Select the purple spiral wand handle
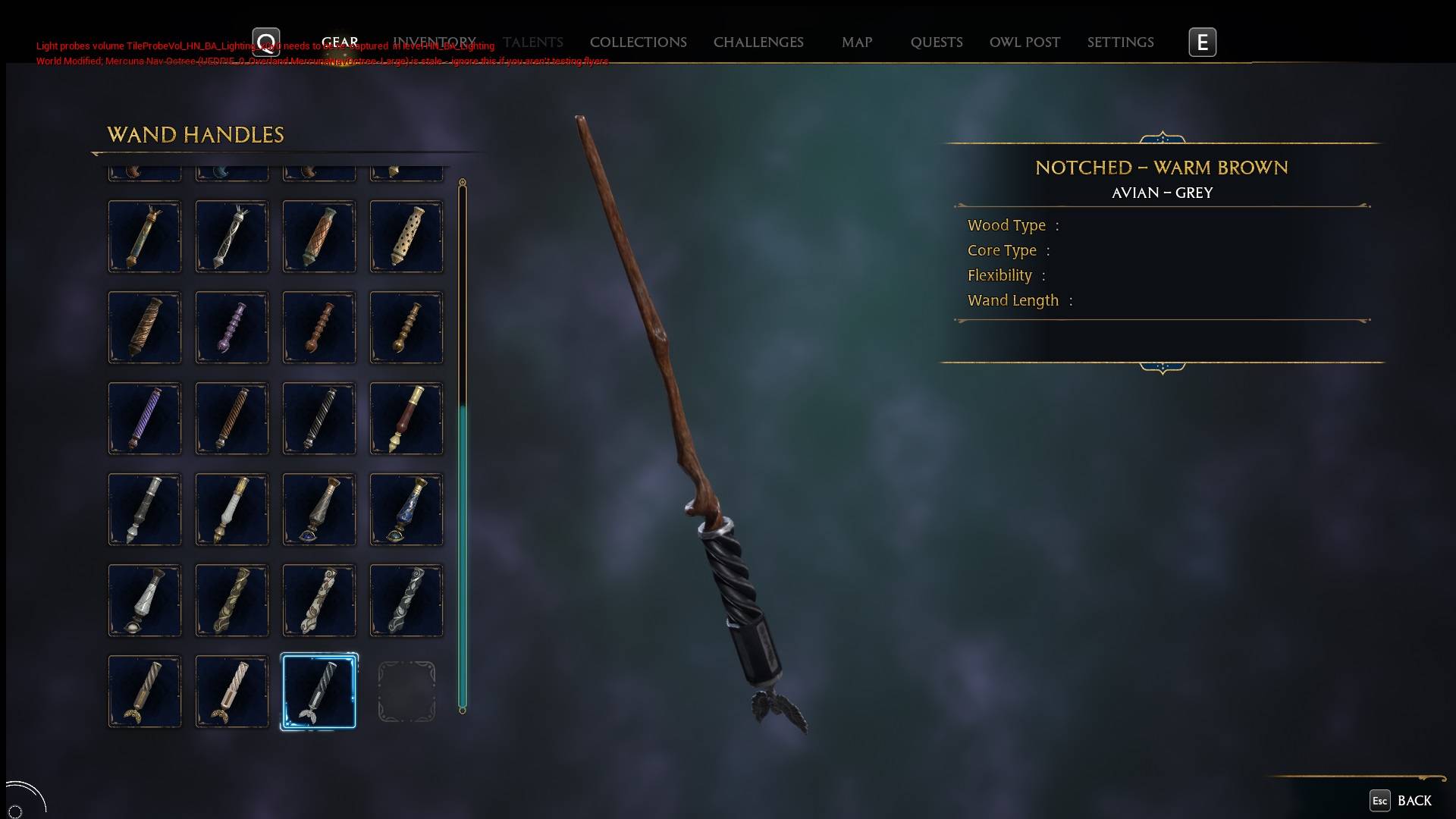Image resolution: width=1456 pixels, height=819 pixels. click(144, 419)
